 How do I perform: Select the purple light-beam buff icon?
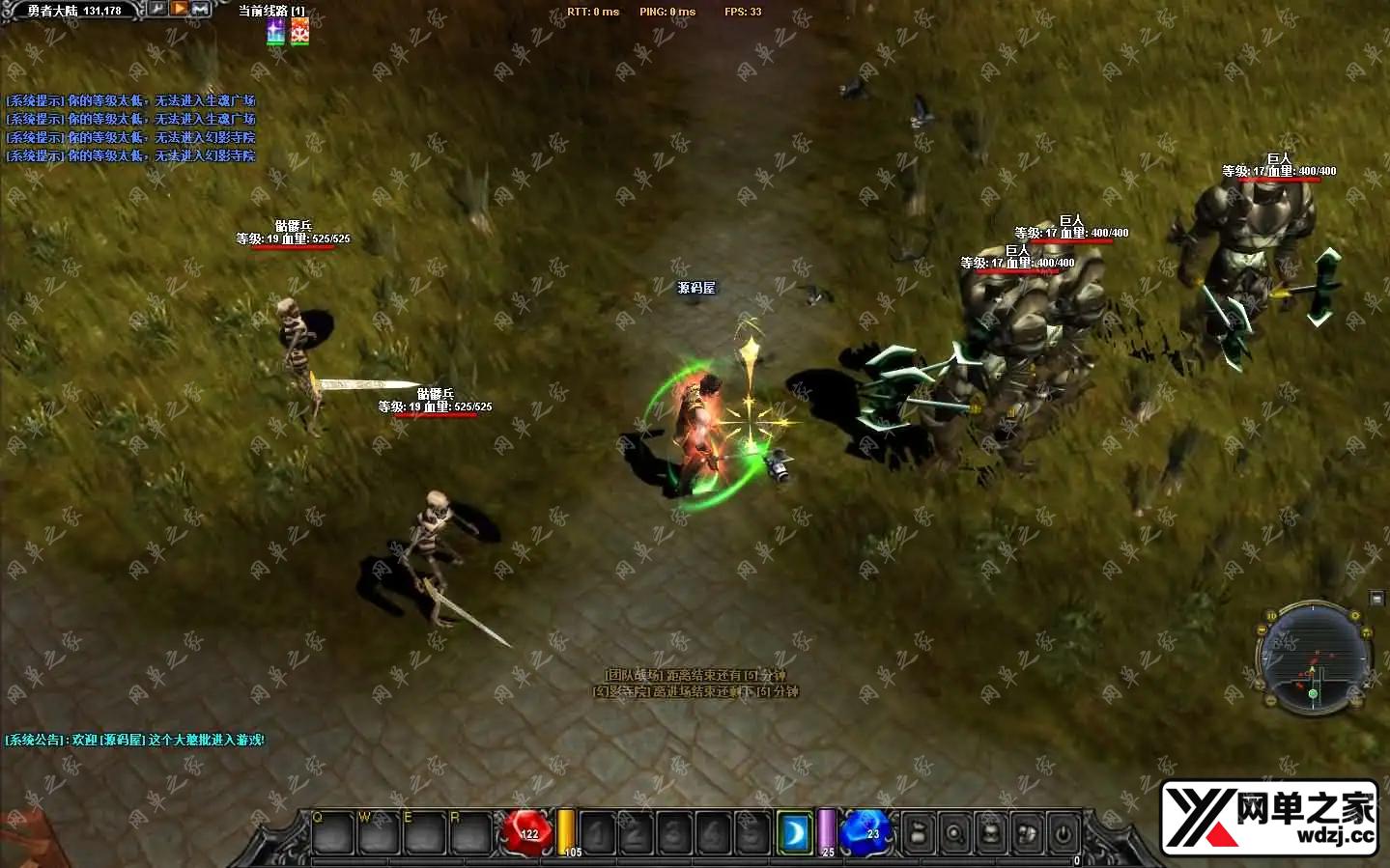click(x=276, y=32)
